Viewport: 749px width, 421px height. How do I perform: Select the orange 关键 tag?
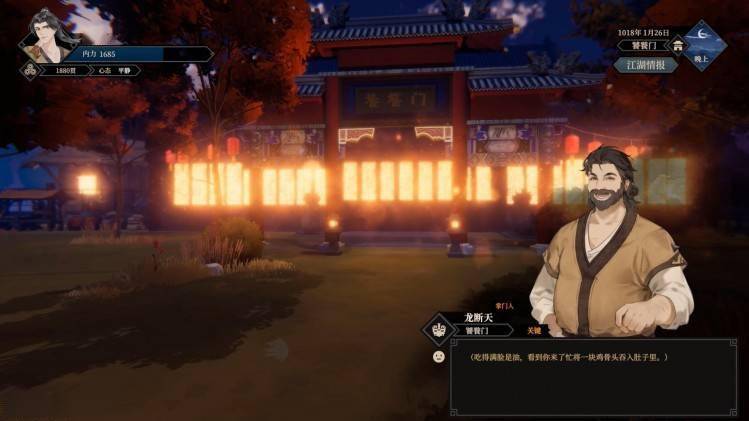point(533,330)
